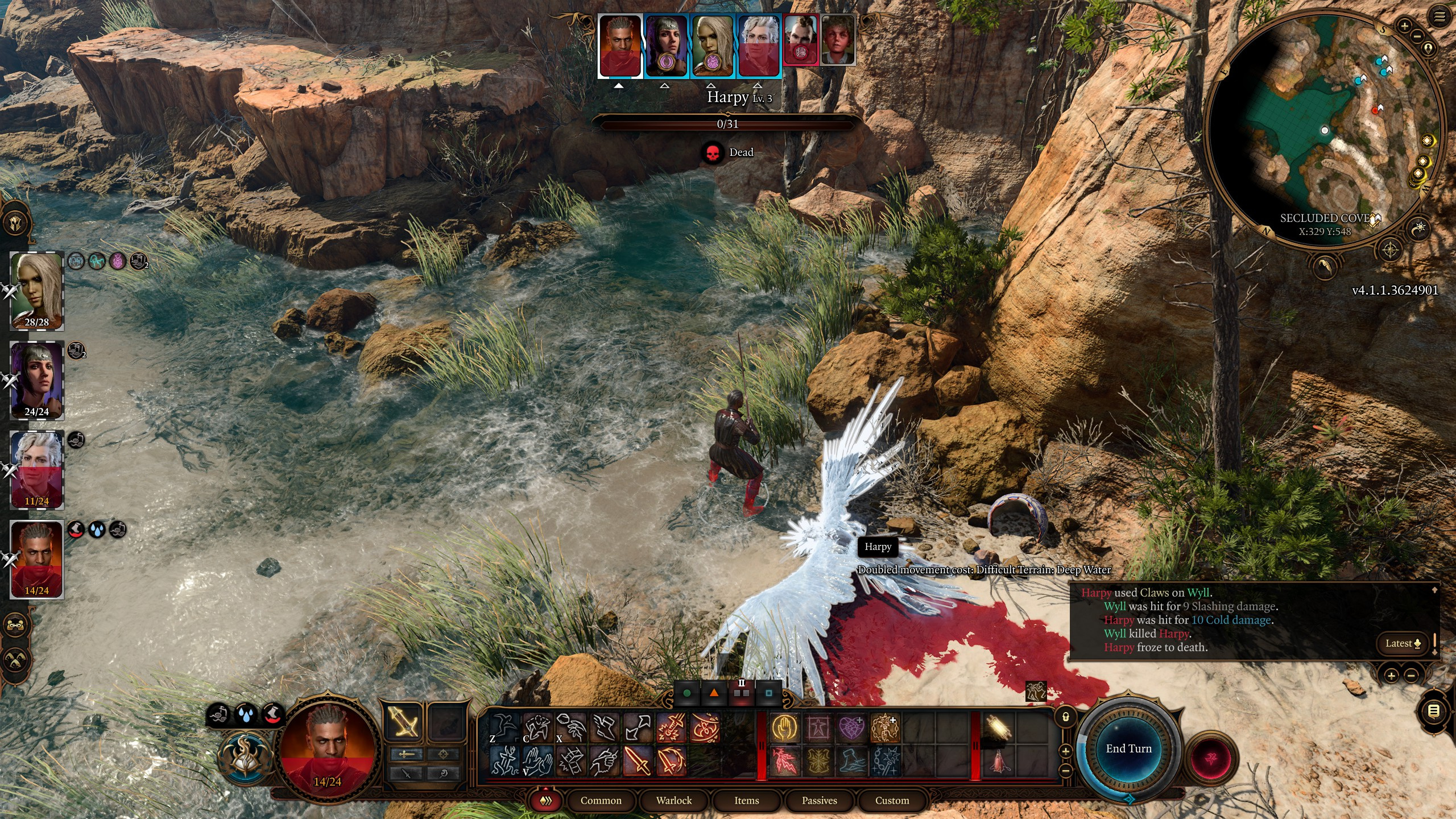Use the red potion in the hotbar
This screenshot has width=1456, height=819.
pyautogui.click(x=999, y=761)
